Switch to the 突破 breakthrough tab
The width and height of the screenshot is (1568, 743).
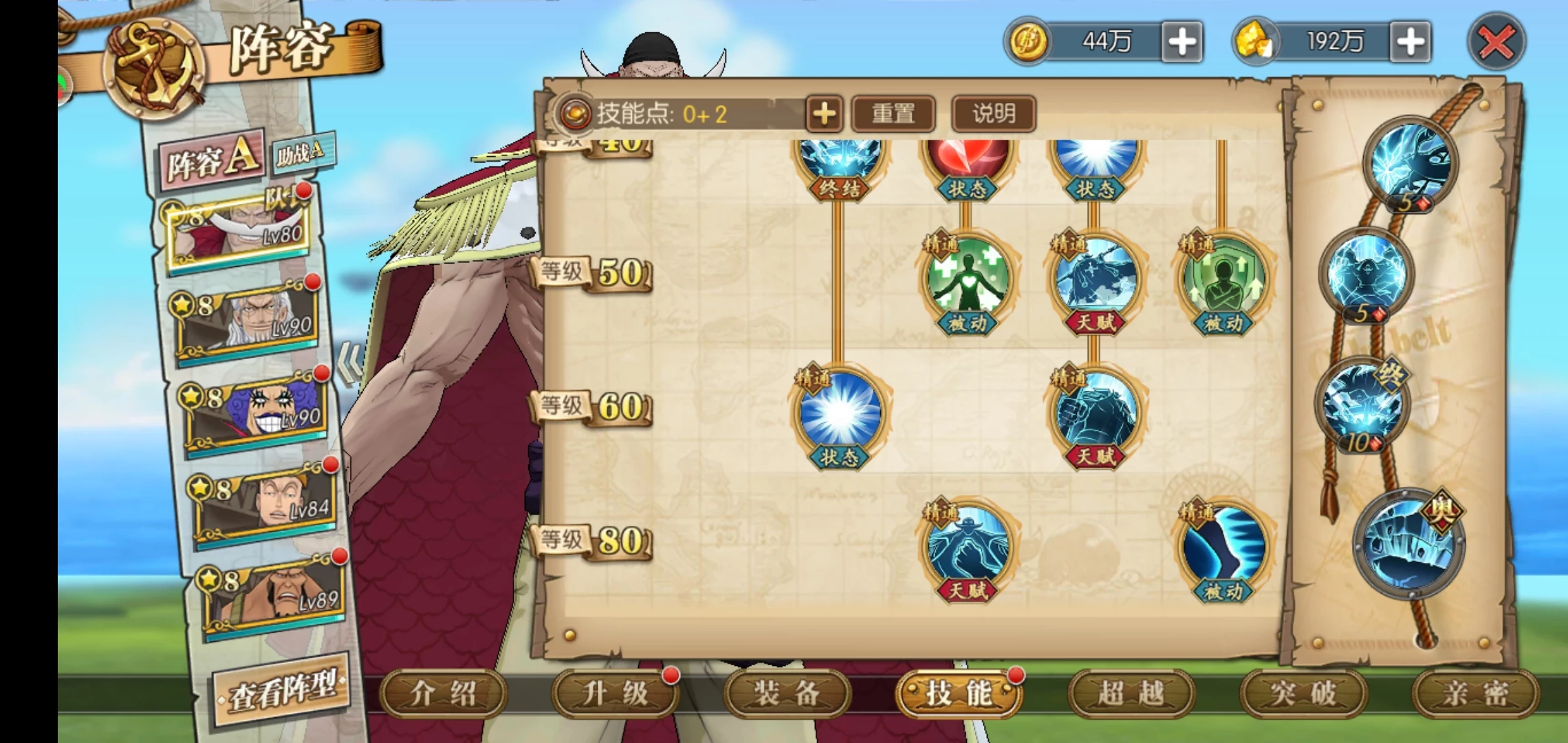tap(1303, 693)
